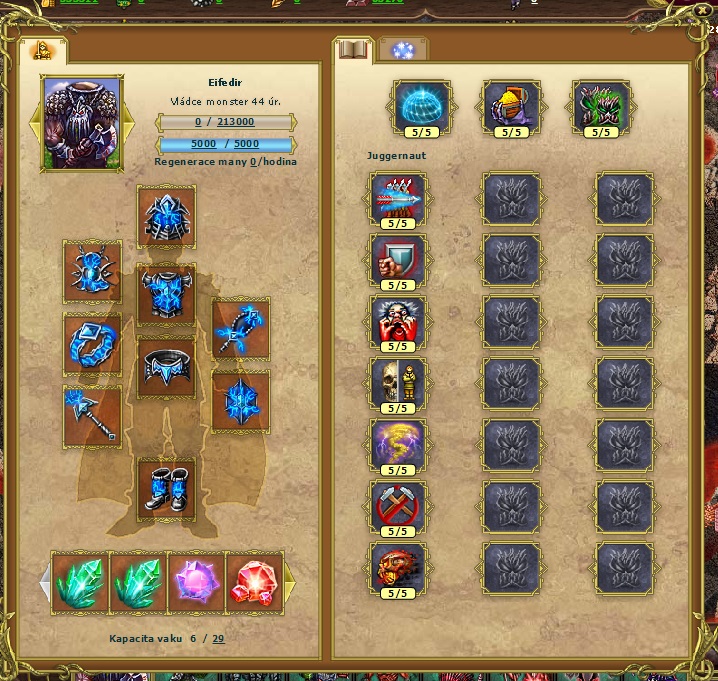Select the blue scepter slot

(240, 329)
